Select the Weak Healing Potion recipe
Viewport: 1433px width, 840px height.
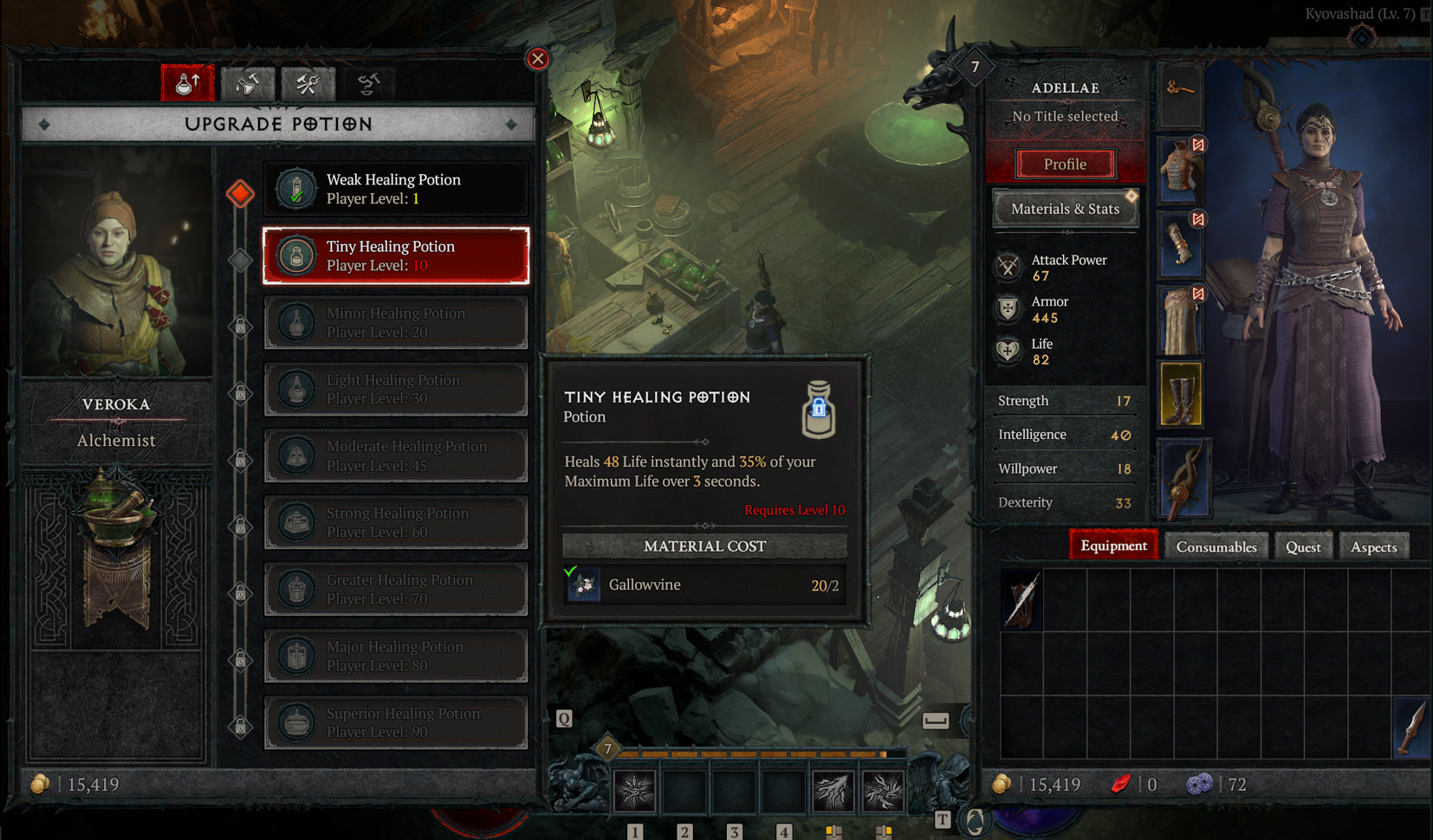396,189
